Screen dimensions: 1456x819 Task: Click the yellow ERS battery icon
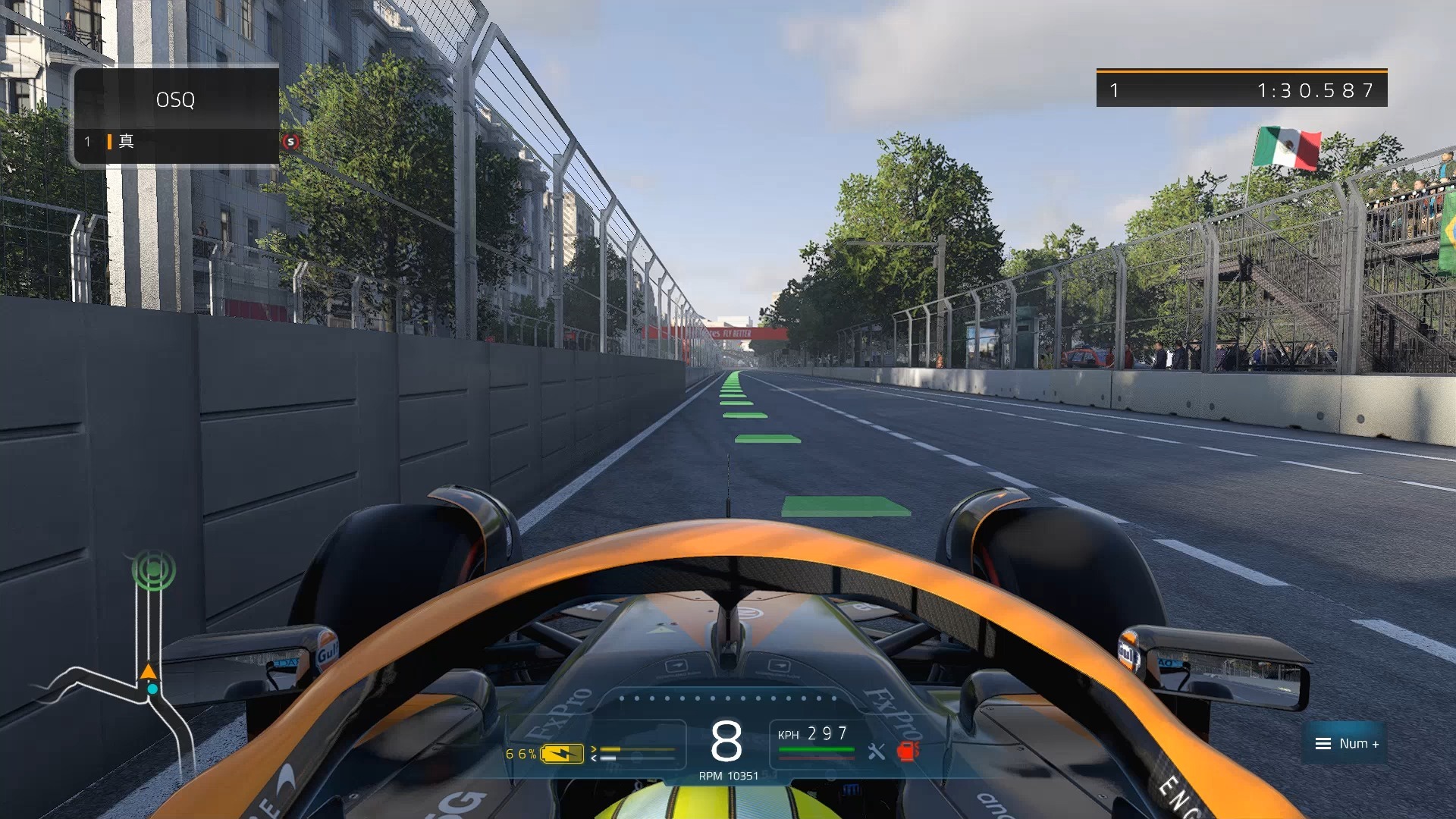pos(562,754)
